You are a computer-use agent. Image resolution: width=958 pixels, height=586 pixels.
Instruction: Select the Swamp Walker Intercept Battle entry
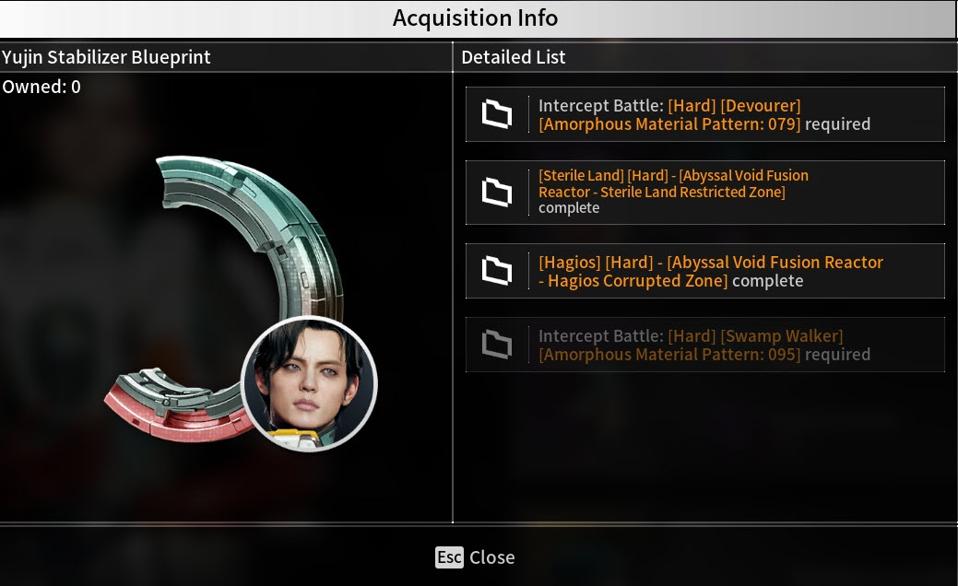704,345
